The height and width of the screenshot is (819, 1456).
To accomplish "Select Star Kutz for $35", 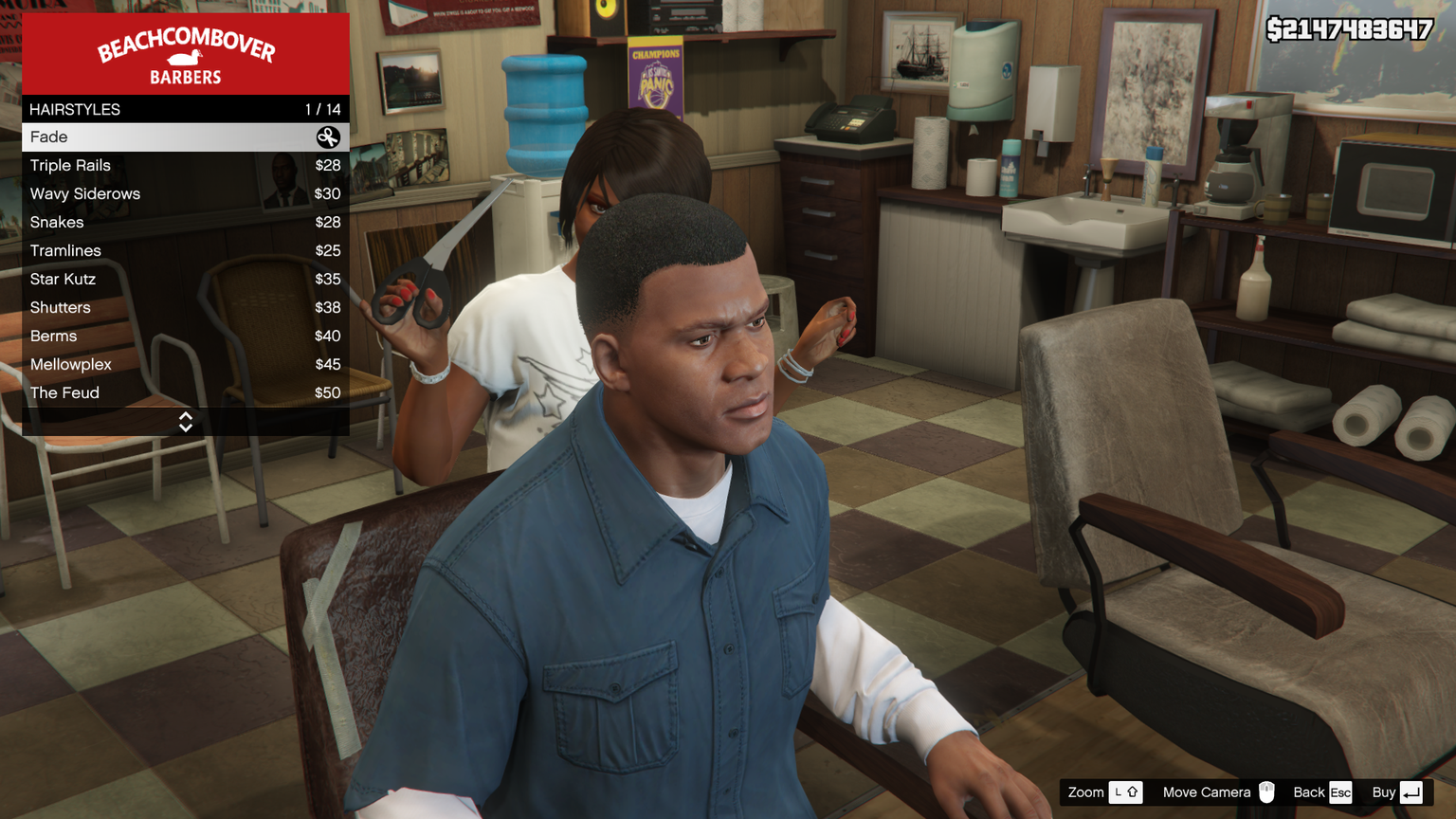I will [x=185, y=280].
